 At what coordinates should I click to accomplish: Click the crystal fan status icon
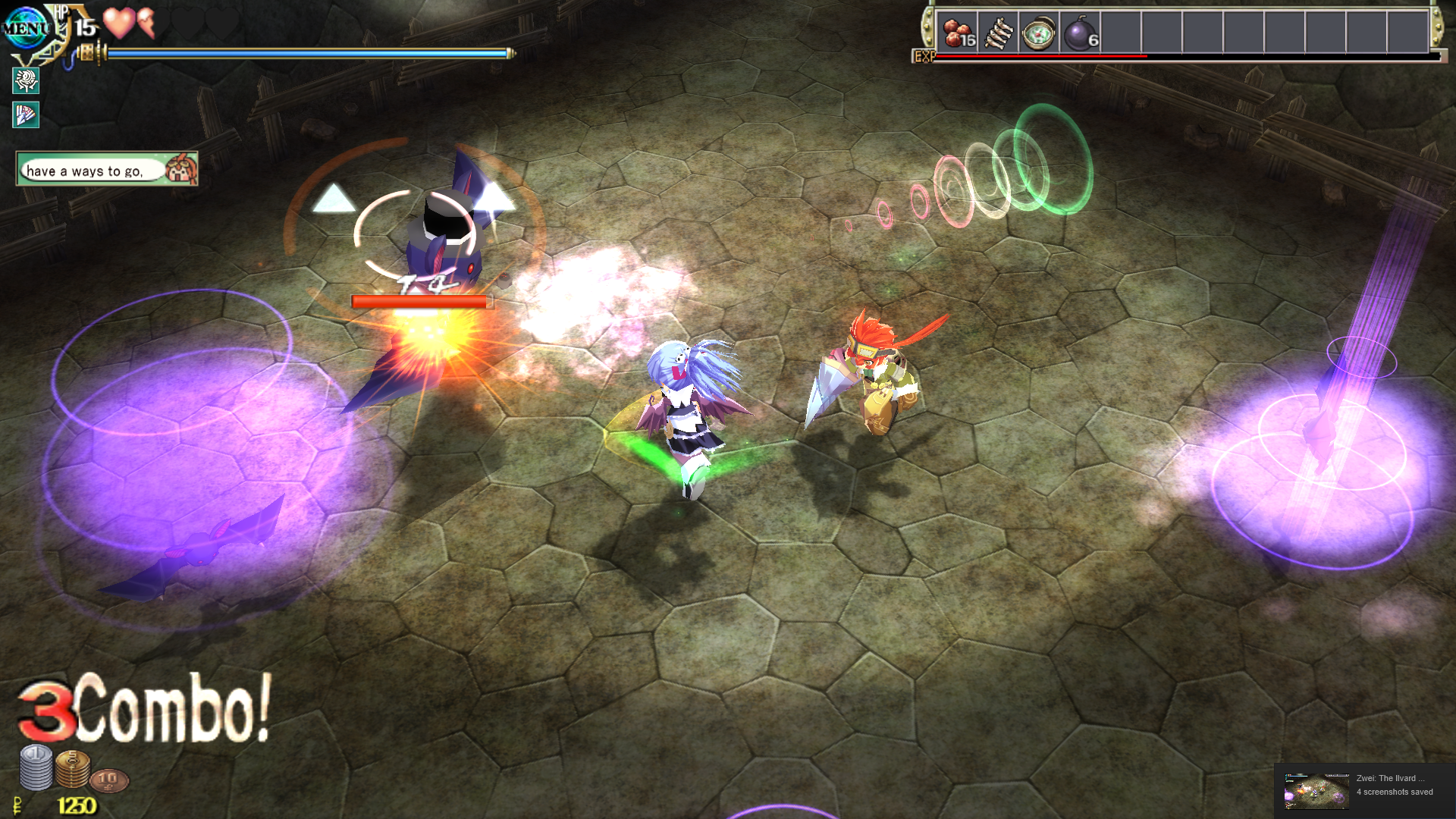(x=26, y=115)
